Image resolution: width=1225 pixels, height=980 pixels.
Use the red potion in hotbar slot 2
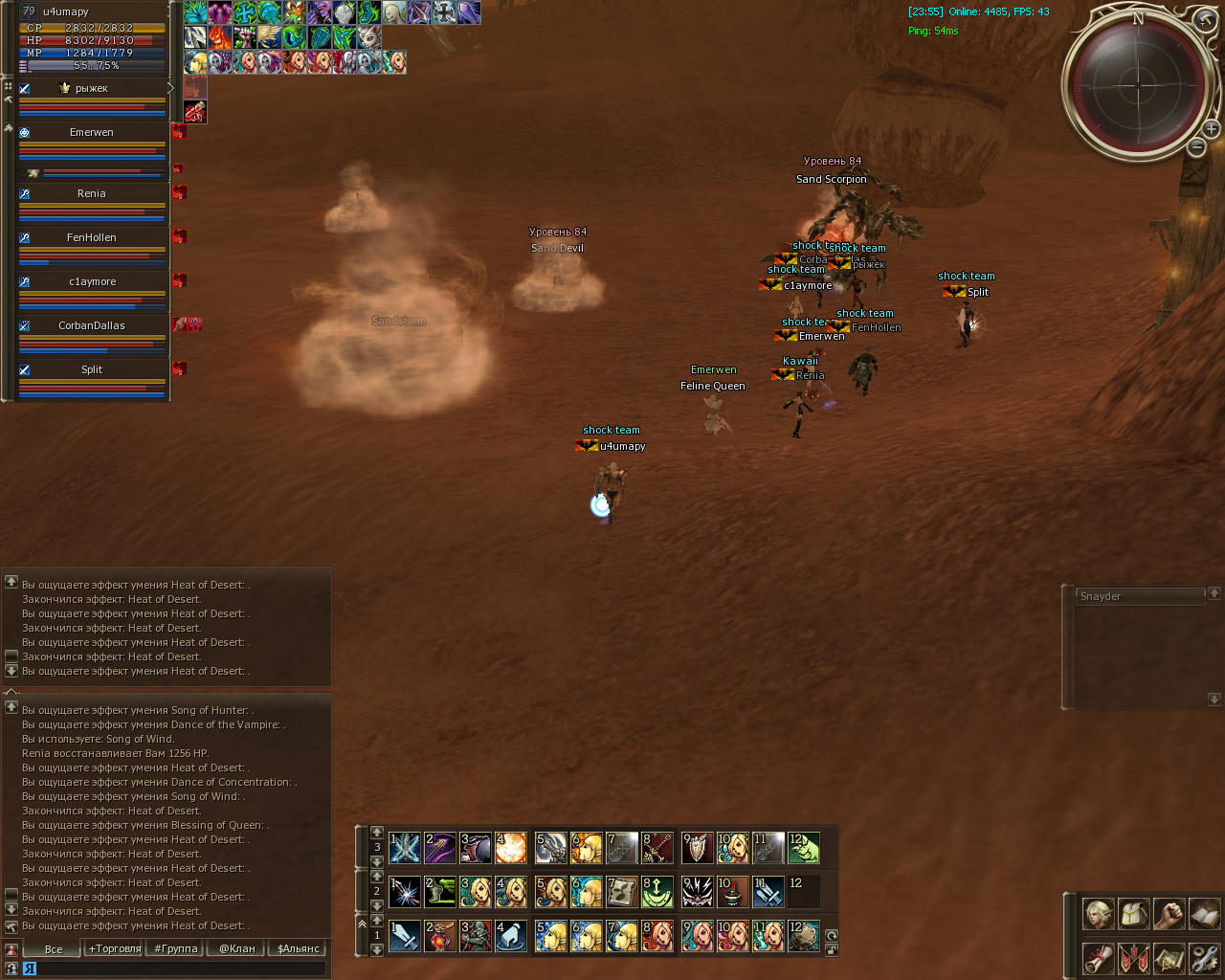pyautogui.click(x=440, y=935)
